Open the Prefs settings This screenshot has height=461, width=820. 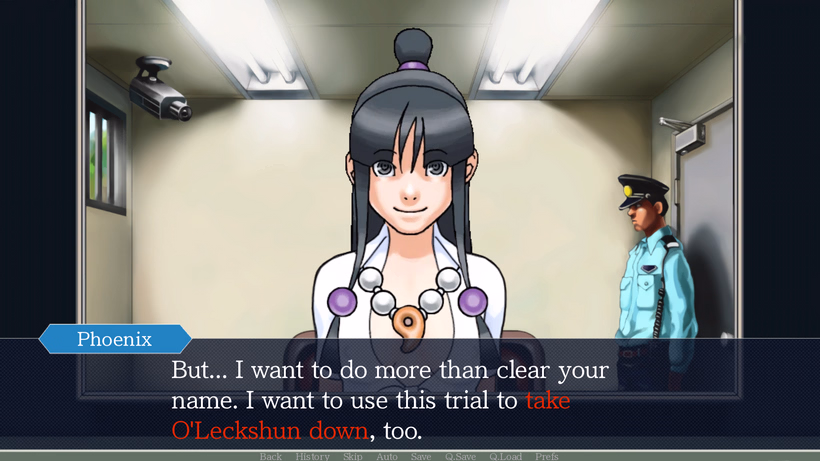click(547, 456)
